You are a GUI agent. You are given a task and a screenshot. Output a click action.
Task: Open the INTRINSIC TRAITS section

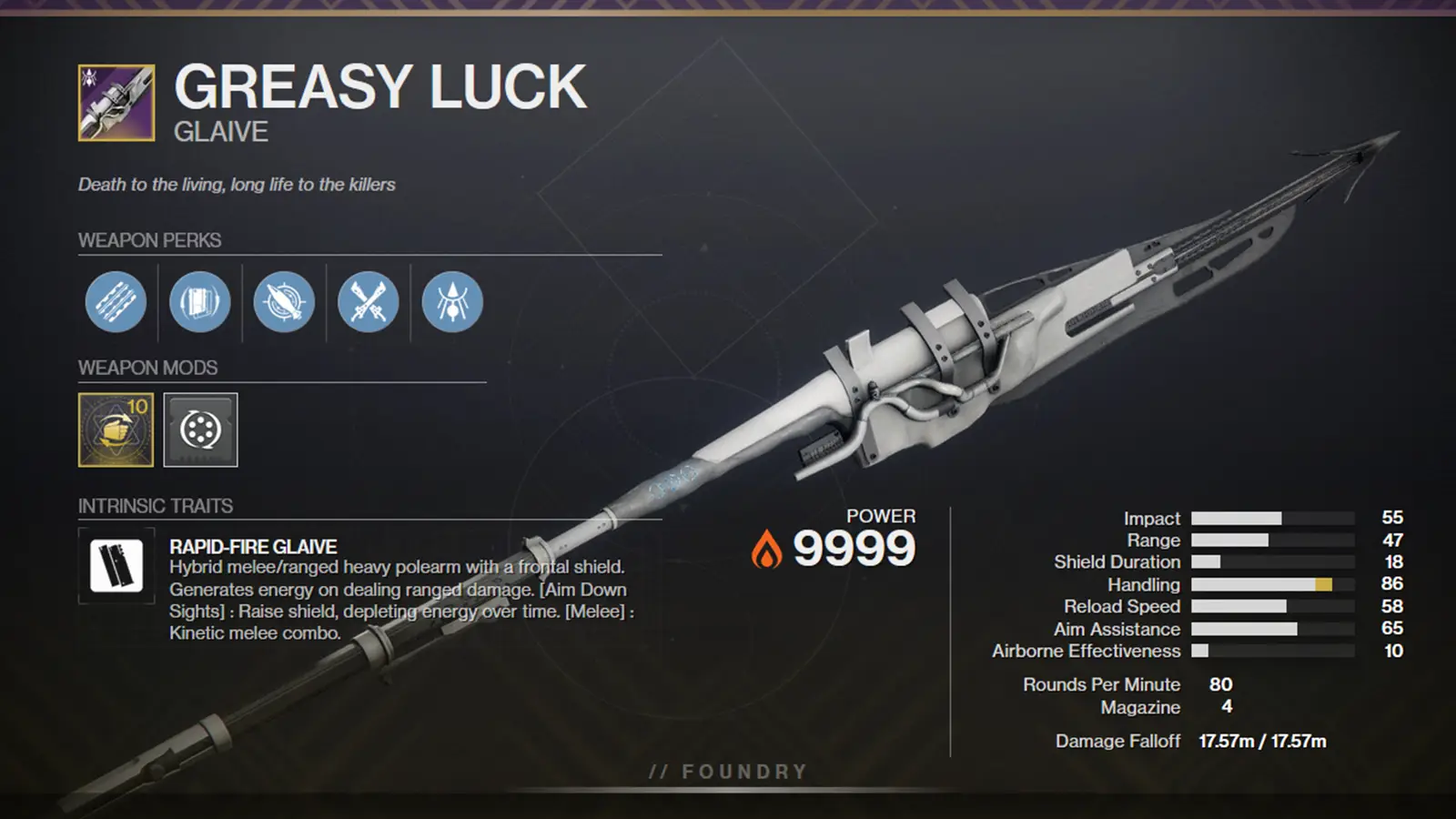click(155, 506)
